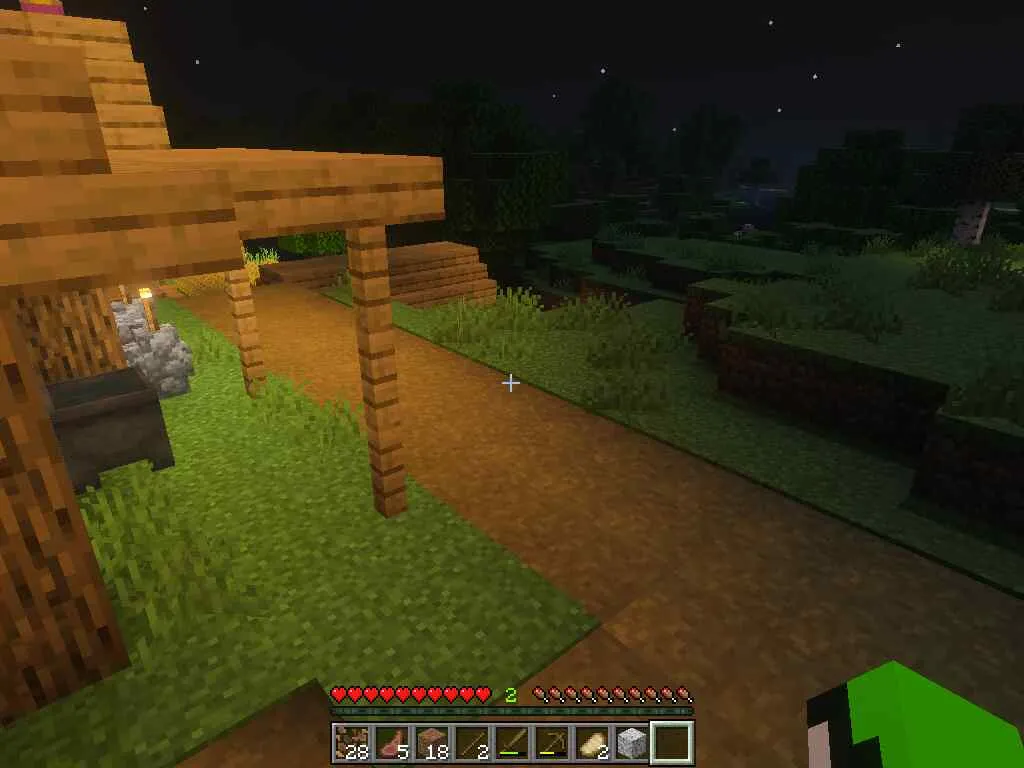Click the highlighted empty hotbar slot

(x=671, y=743)
